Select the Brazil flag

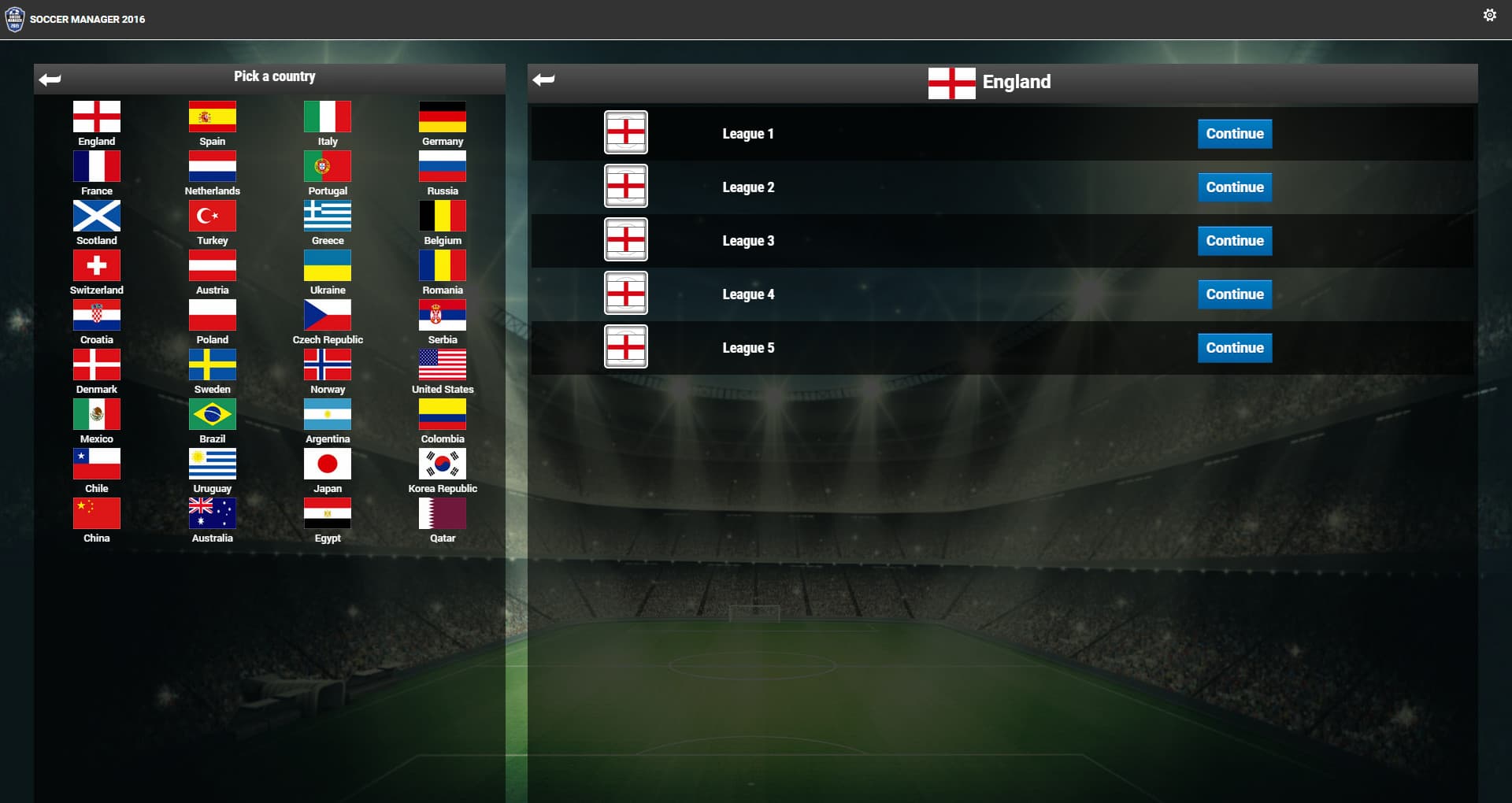click(212, 413)
